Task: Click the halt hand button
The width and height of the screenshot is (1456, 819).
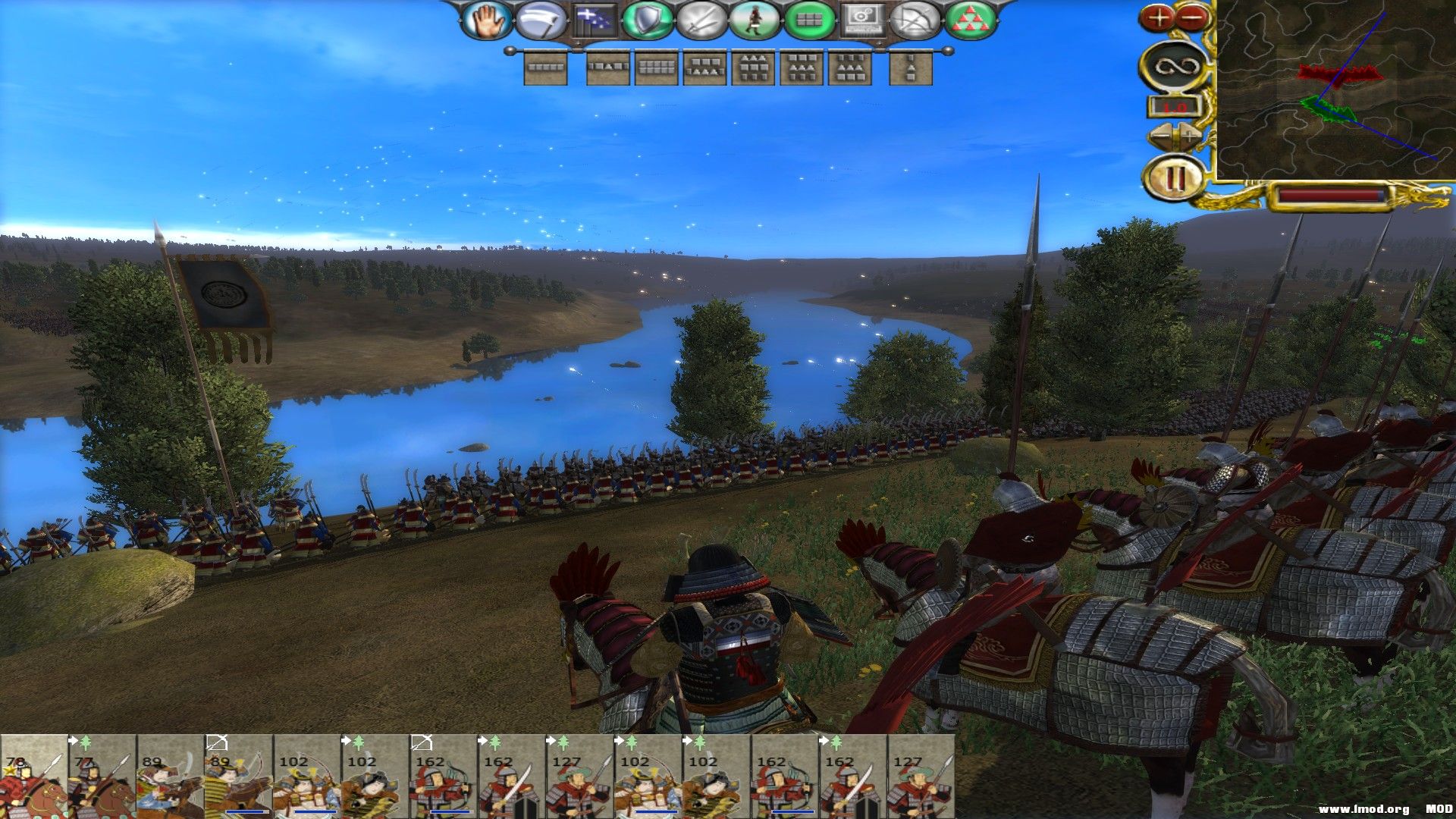Action: point(486,20)
